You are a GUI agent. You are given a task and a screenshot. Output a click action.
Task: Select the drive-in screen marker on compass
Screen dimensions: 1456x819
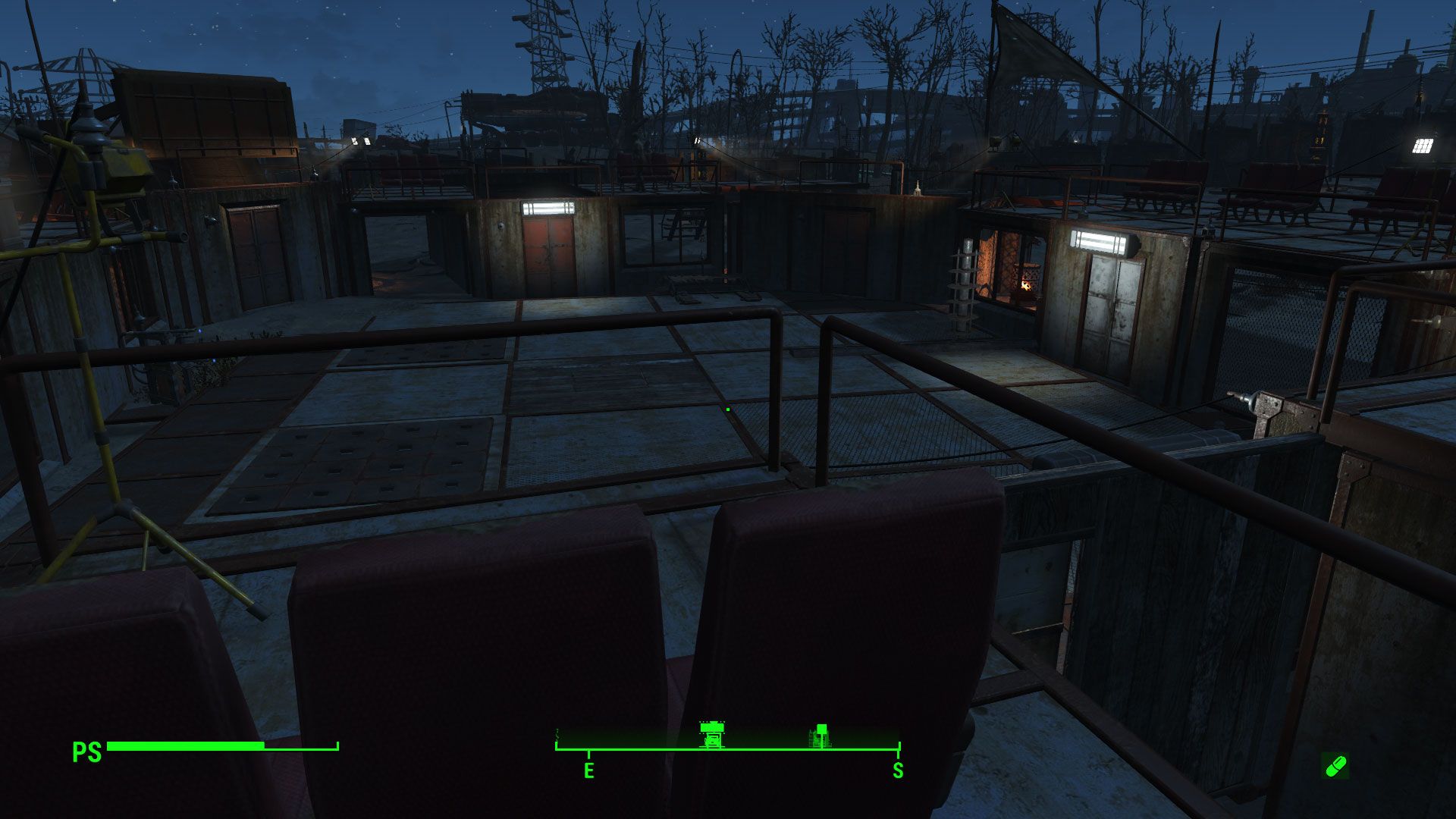[x=711, y=734]
